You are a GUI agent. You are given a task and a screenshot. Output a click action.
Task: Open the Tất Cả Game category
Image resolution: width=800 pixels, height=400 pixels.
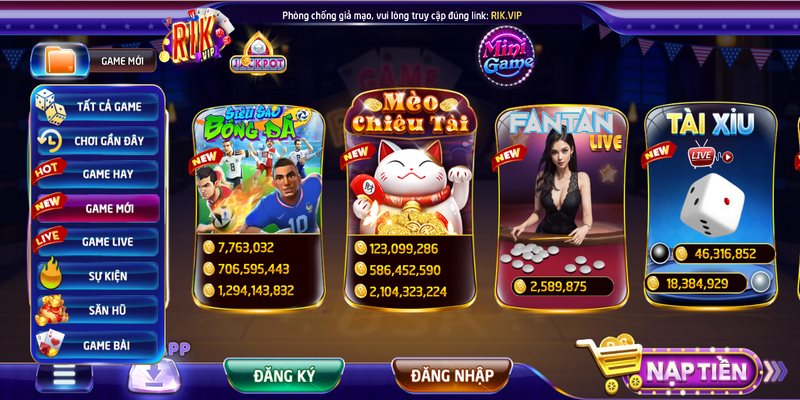(97, 107)
